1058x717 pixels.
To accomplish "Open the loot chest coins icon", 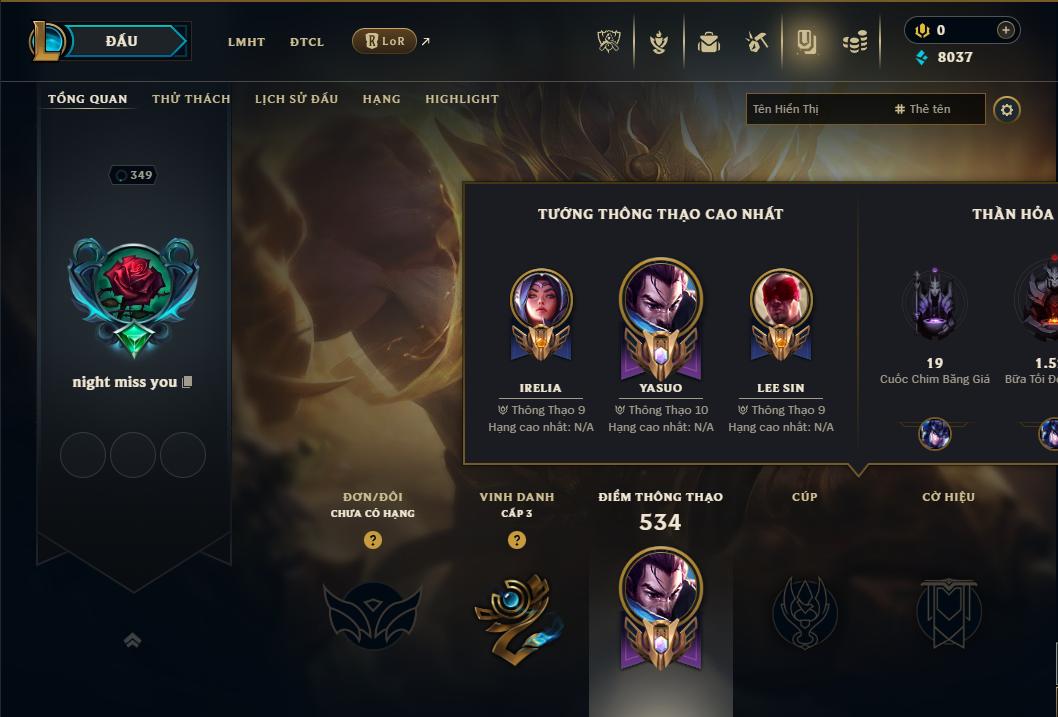I will pyautogui.click(x=854, y=42).
